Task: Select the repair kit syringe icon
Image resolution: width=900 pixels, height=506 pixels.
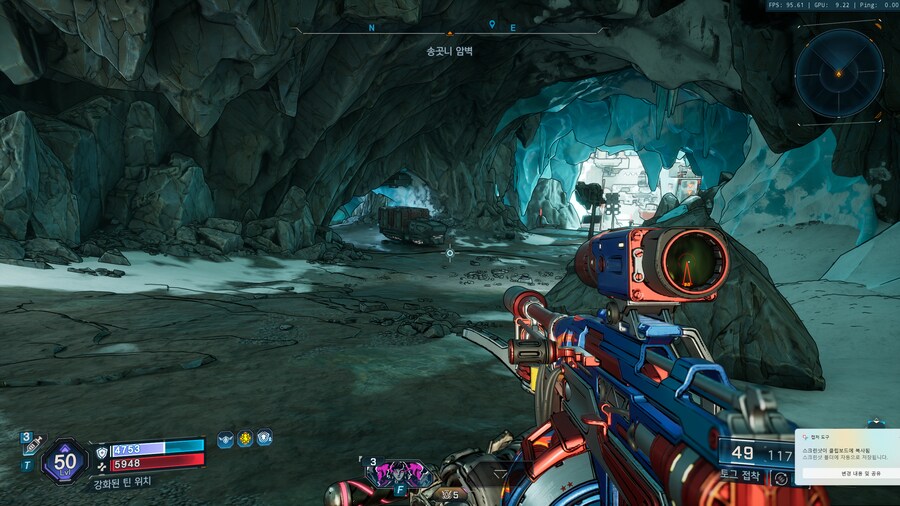Action: pos(31,449)
